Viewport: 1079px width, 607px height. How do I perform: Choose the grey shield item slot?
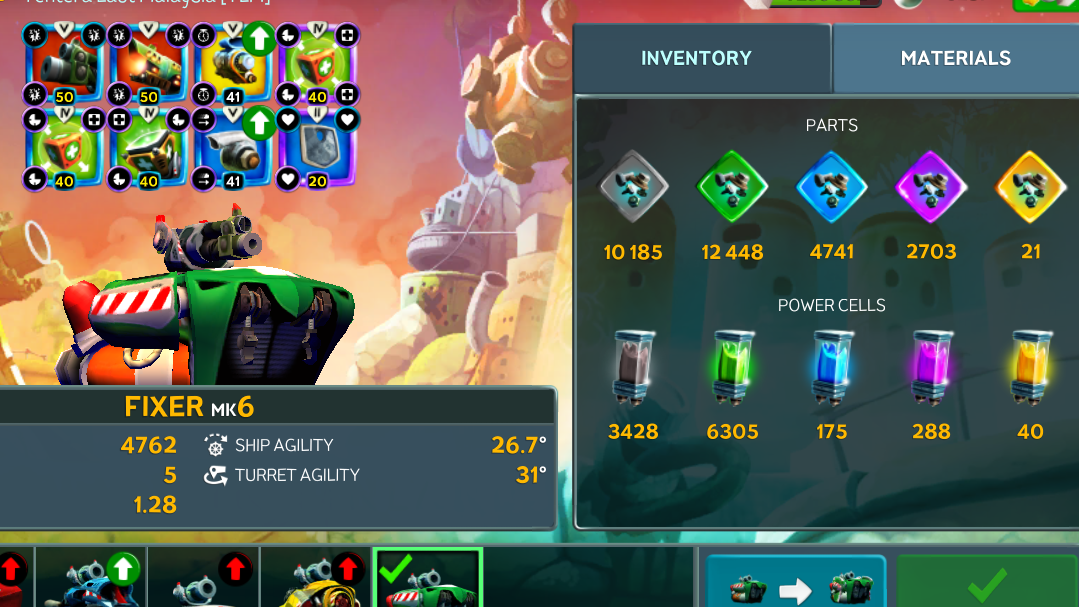point(316,151)
